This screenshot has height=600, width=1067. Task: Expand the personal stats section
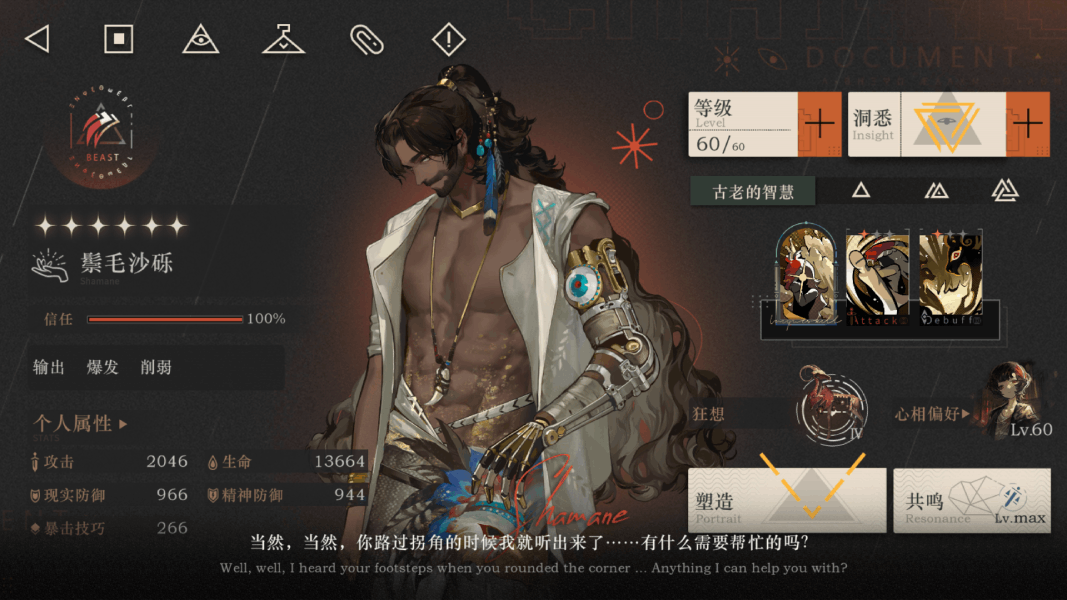coord(81,424)
